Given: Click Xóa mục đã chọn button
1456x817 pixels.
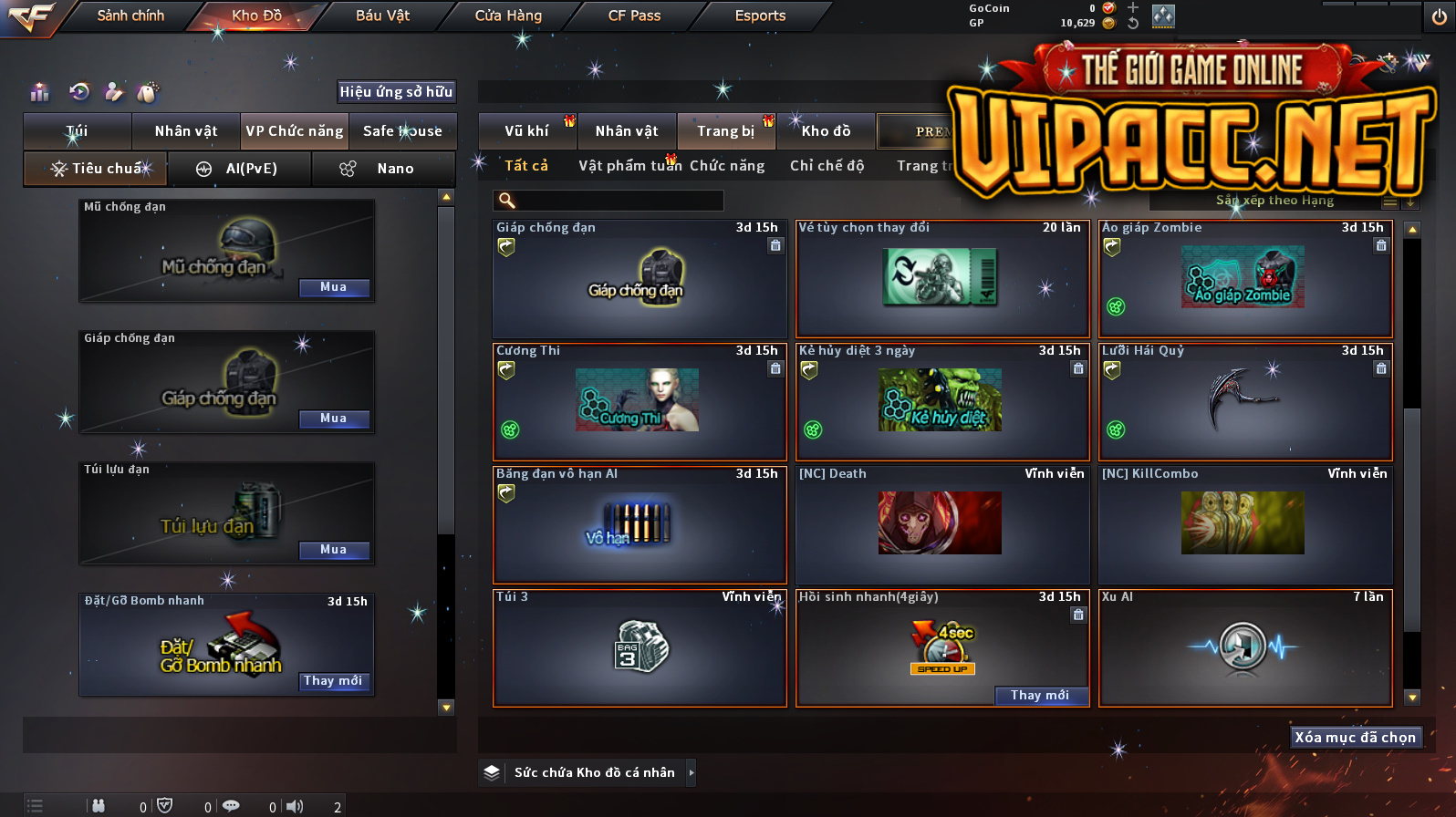Looking at the screenshot, I should (1355, 737).
